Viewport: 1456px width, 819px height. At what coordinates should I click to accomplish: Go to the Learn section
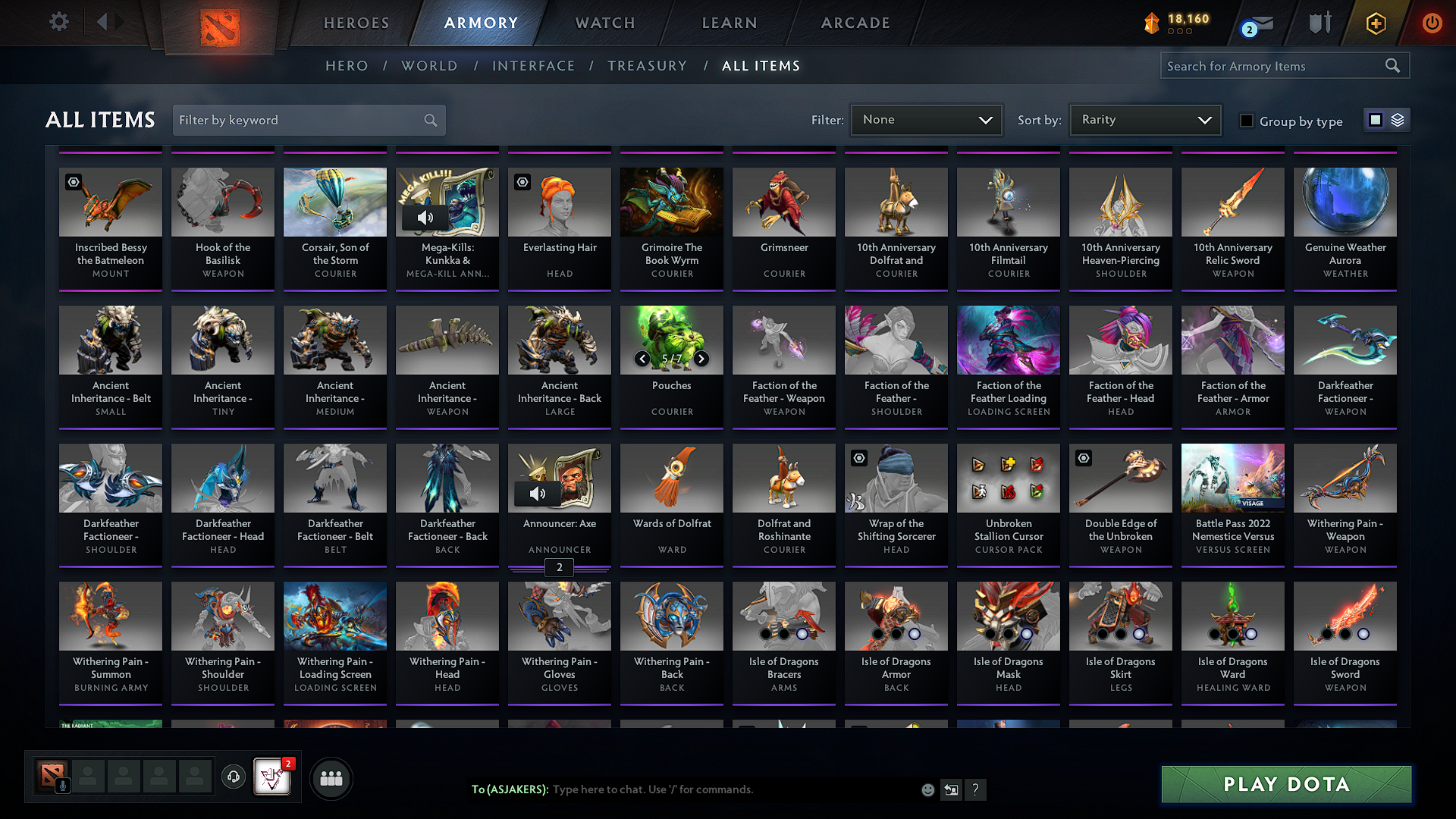tap(730, 23)
